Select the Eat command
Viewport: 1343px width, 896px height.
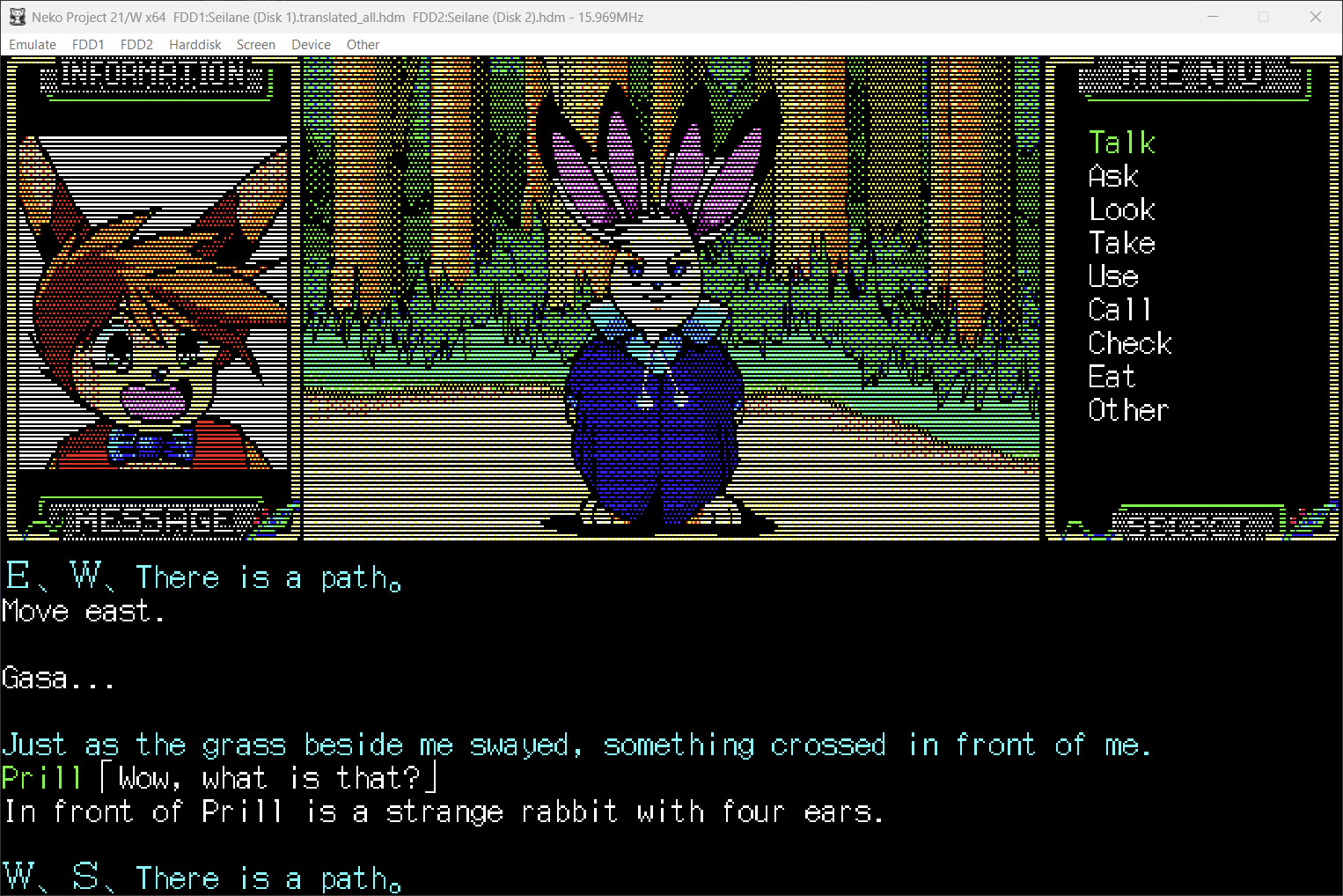[1112, 377]
